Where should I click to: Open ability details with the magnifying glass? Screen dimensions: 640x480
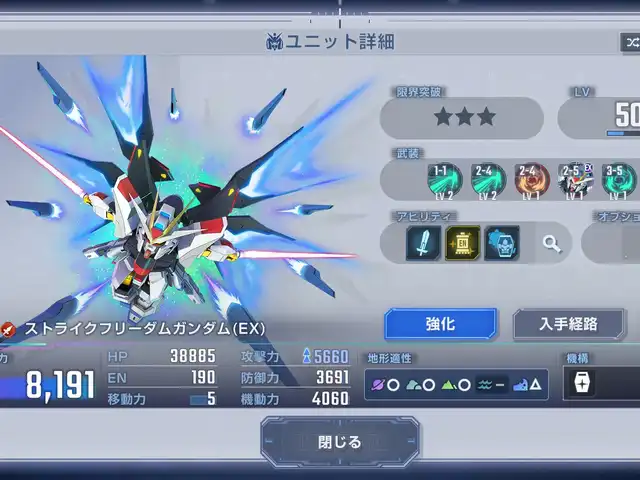coord(551,242)
